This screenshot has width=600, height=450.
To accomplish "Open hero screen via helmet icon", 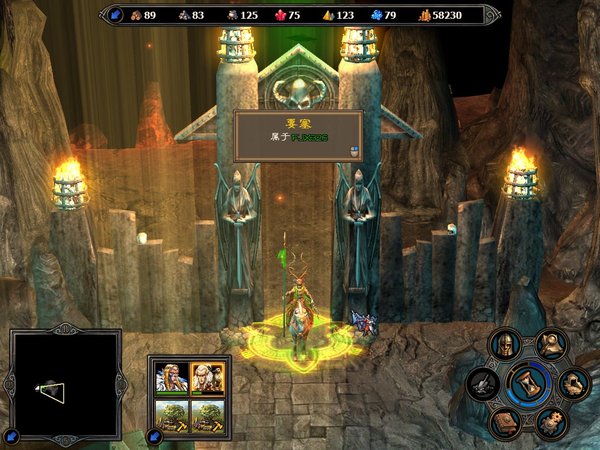I will 503,346.
